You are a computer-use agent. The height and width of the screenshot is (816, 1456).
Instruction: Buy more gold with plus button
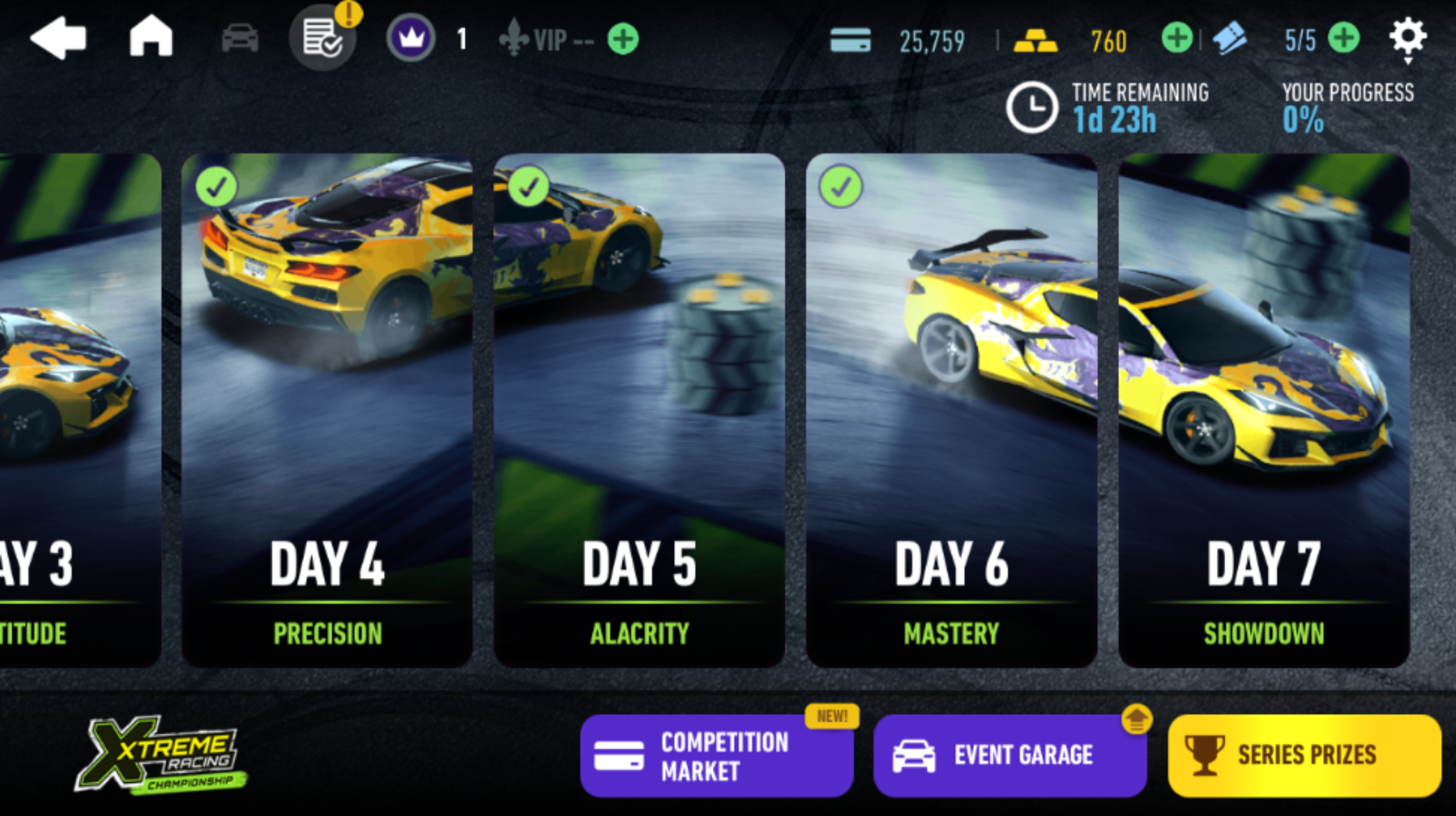pos(1177,39)
